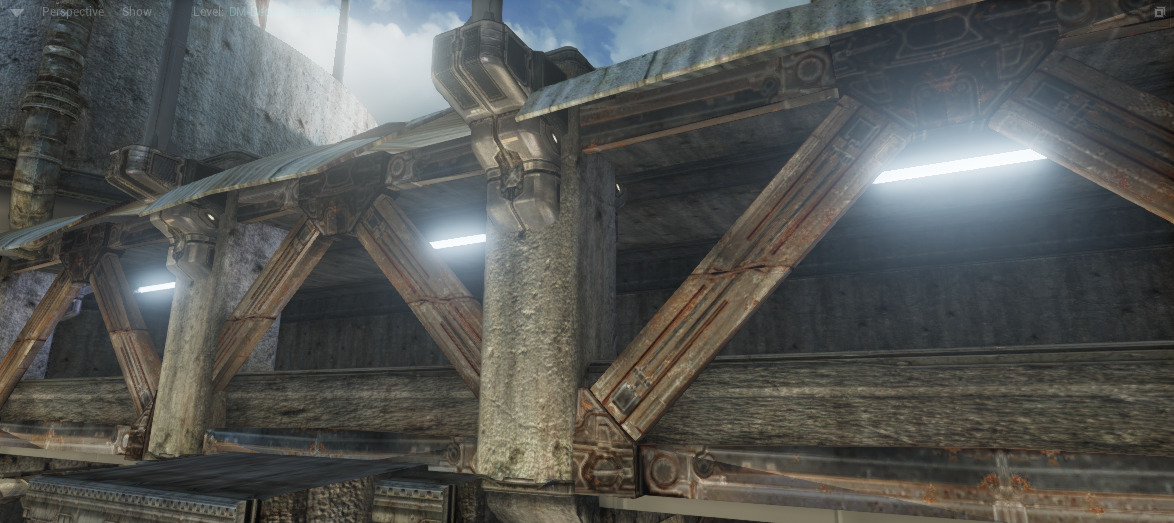This screenshot has height=523, width=1174.
Task: Open the Show flags menu
Action: point(136,12)
